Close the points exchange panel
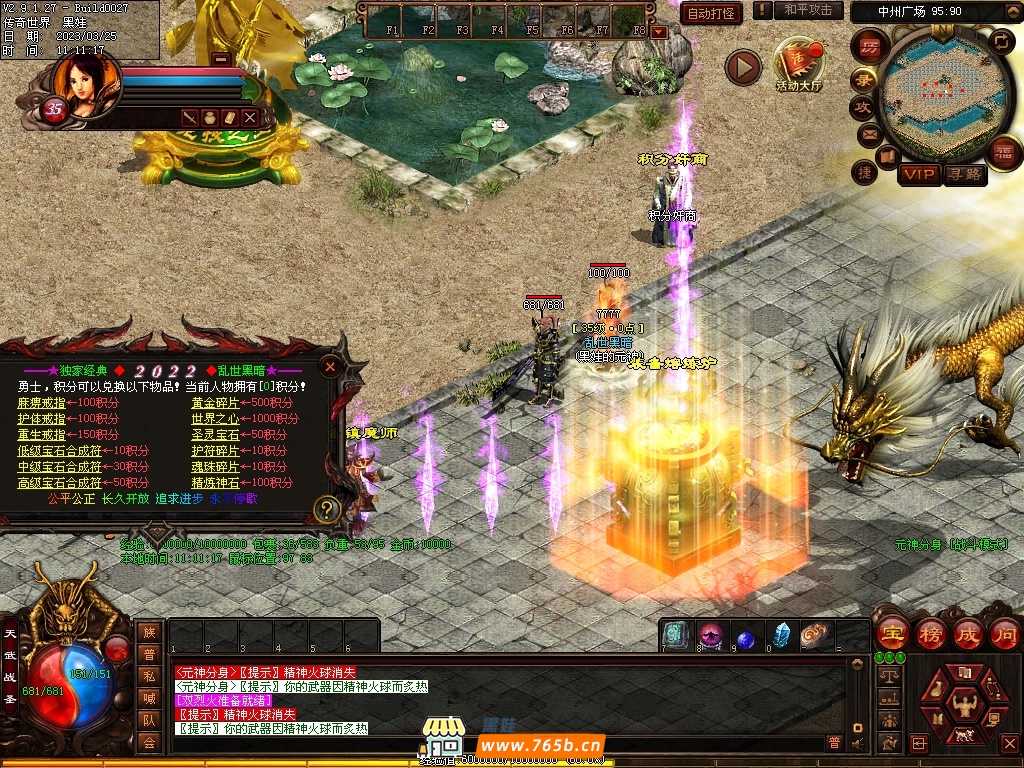Image resolution: width=1024 pixels, height=768 pixels. [x=330, y=367]
